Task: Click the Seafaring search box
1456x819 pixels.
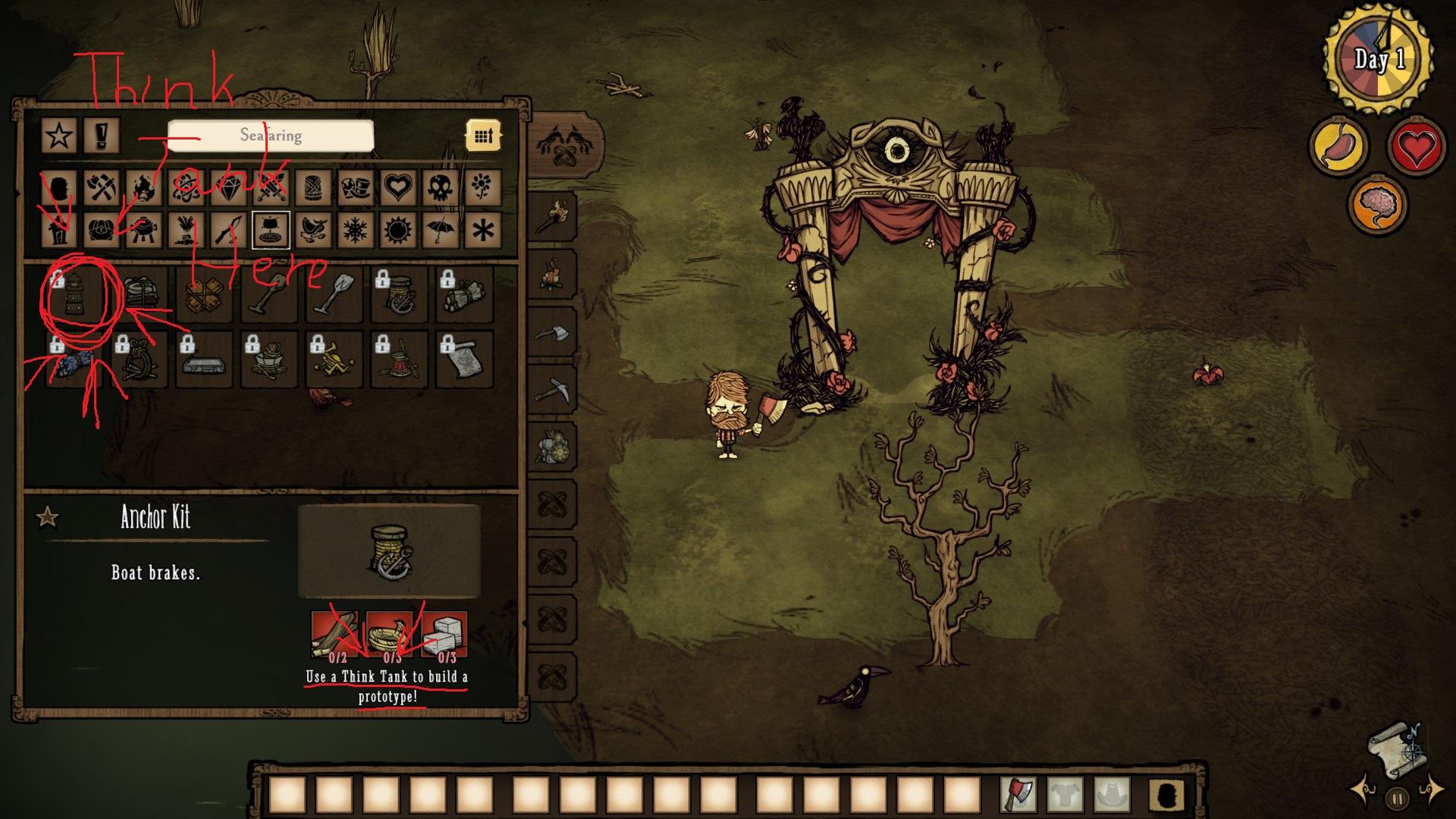Action: click(271, 136)
